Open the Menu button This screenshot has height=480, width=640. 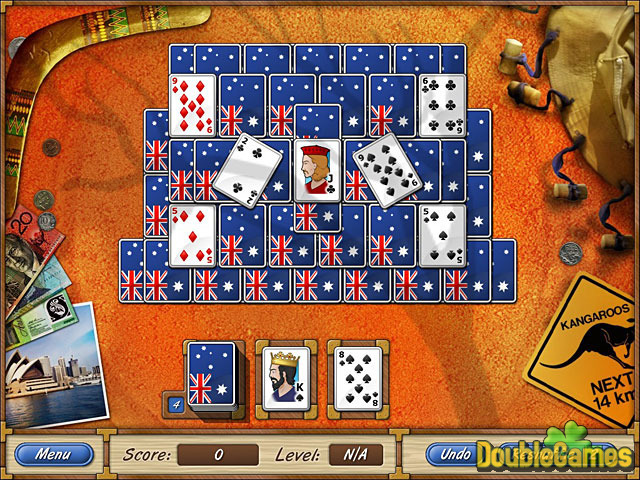click(52, 454)
